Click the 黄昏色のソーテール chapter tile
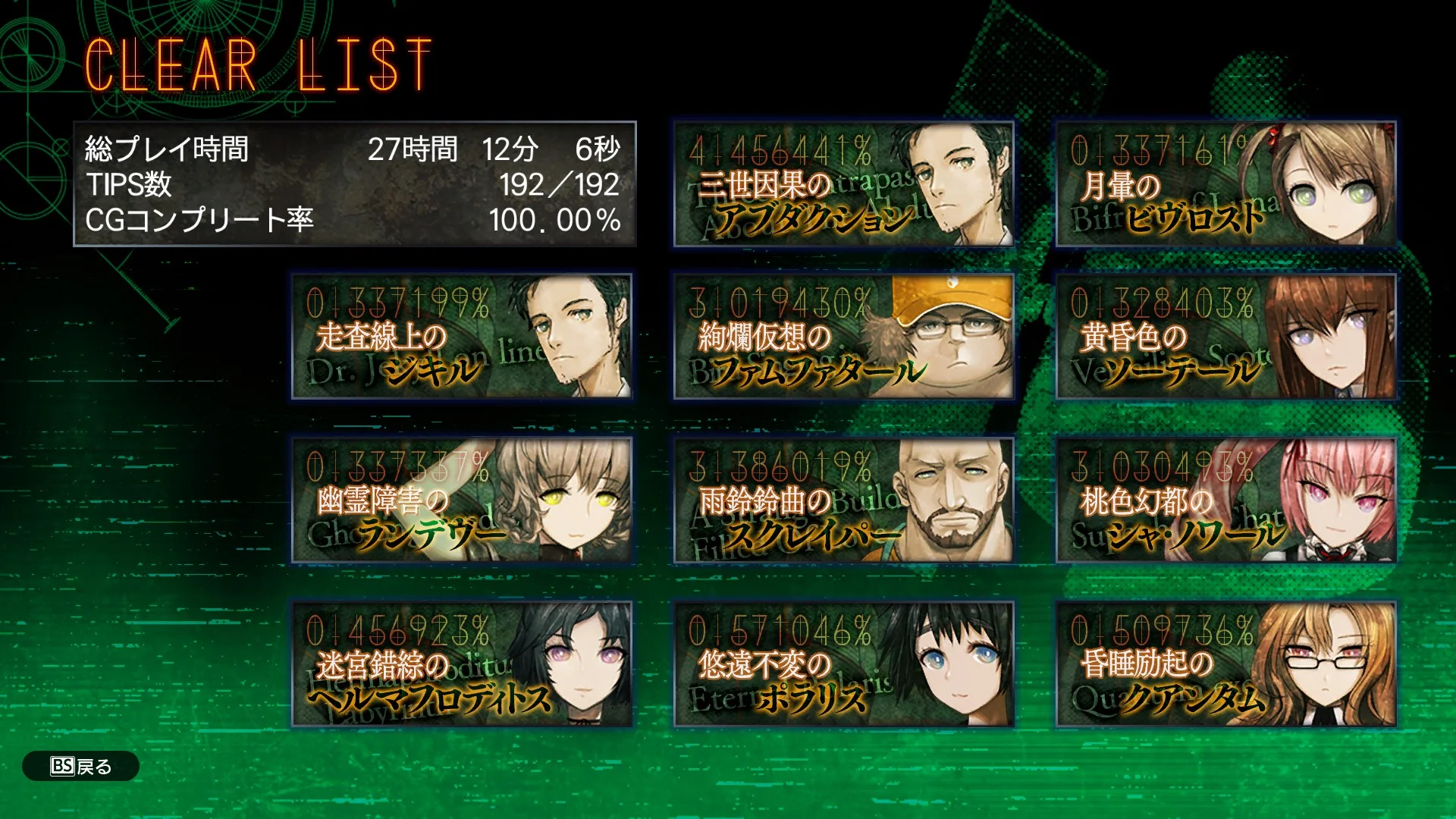The width and height of the screenshot is (1456, 819). 1225,337
